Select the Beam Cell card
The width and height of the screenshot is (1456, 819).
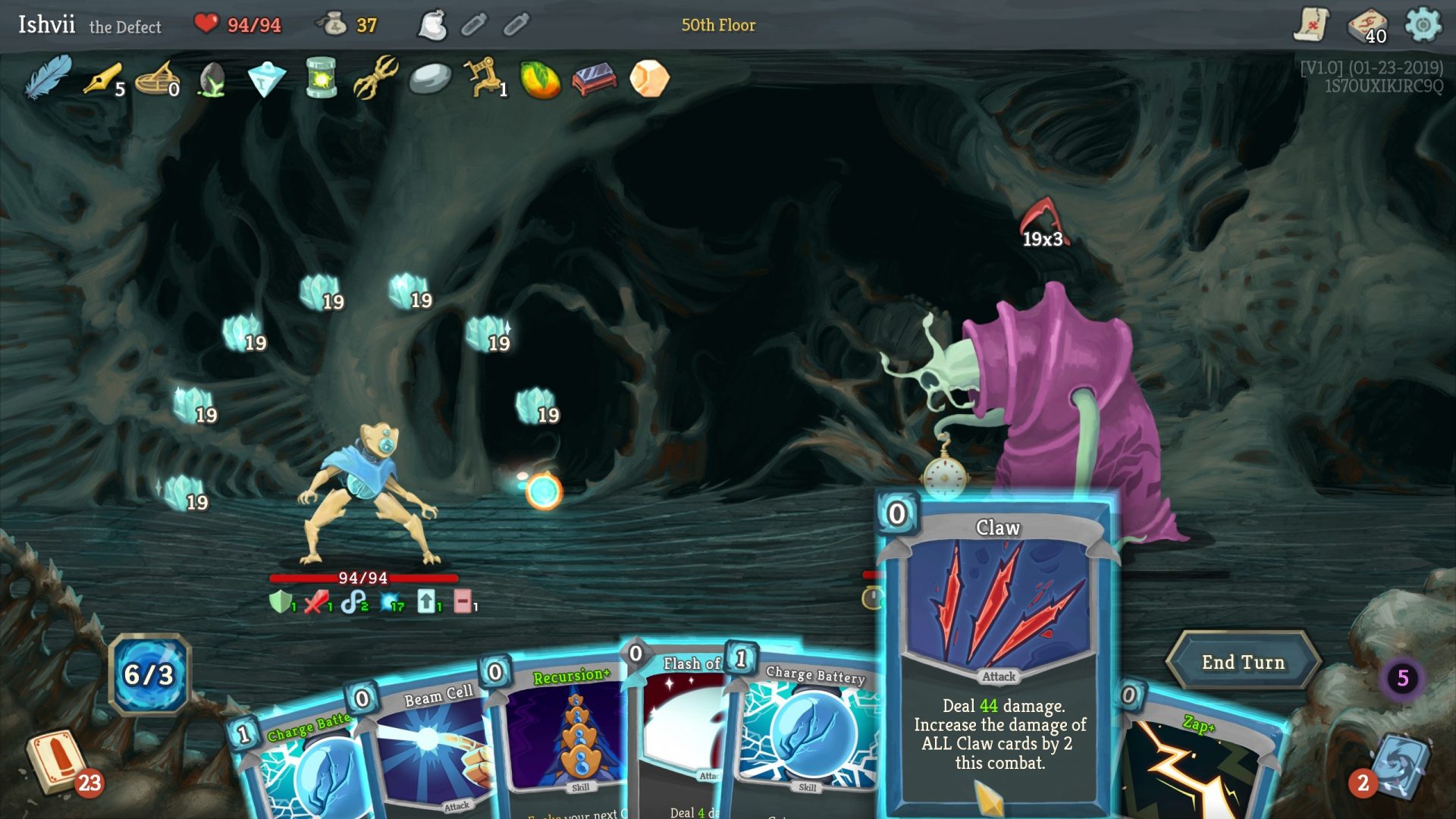pos(432,751)
